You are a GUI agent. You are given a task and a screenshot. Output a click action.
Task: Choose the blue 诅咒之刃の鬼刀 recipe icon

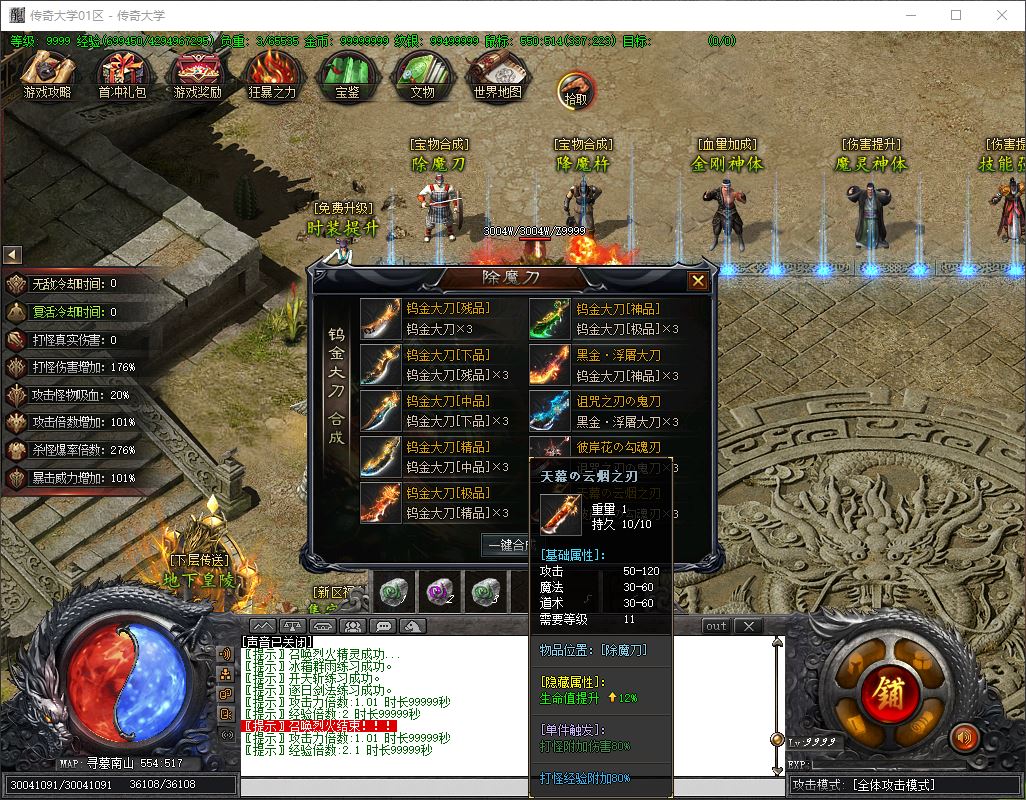click(x=550, y=411)
